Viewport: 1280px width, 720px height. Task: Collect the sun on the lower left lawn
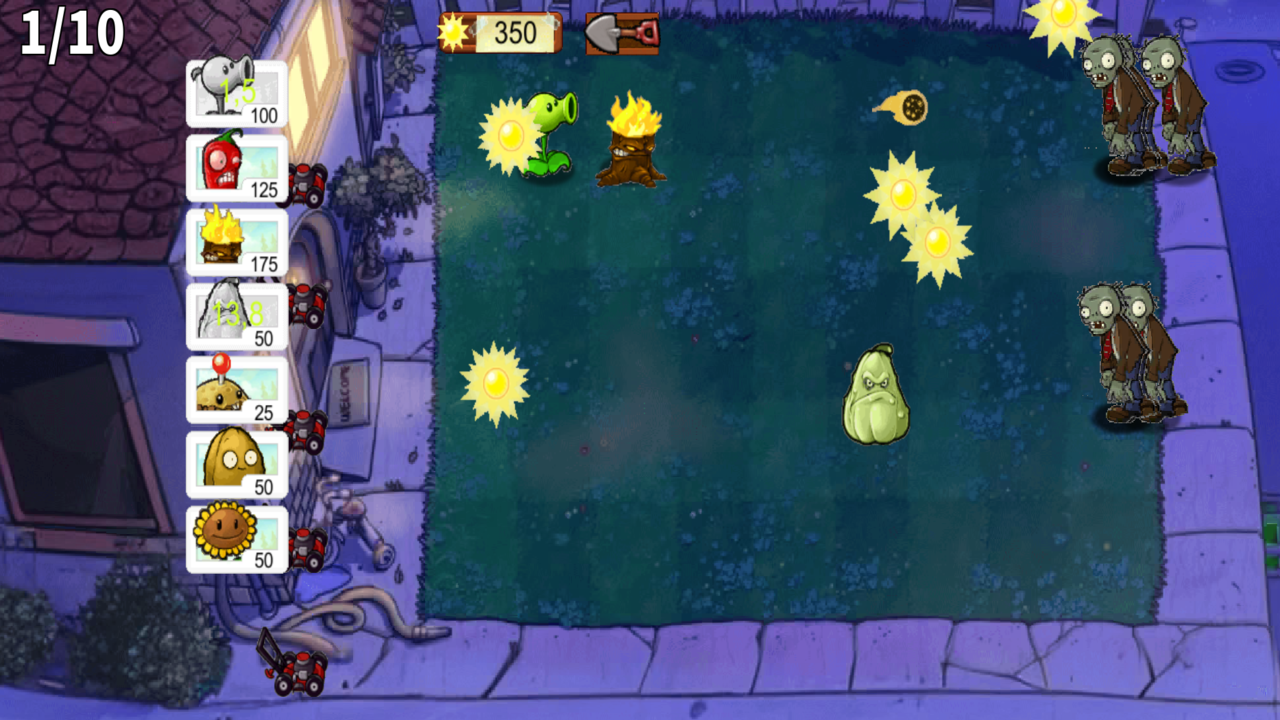pos(495,384)
